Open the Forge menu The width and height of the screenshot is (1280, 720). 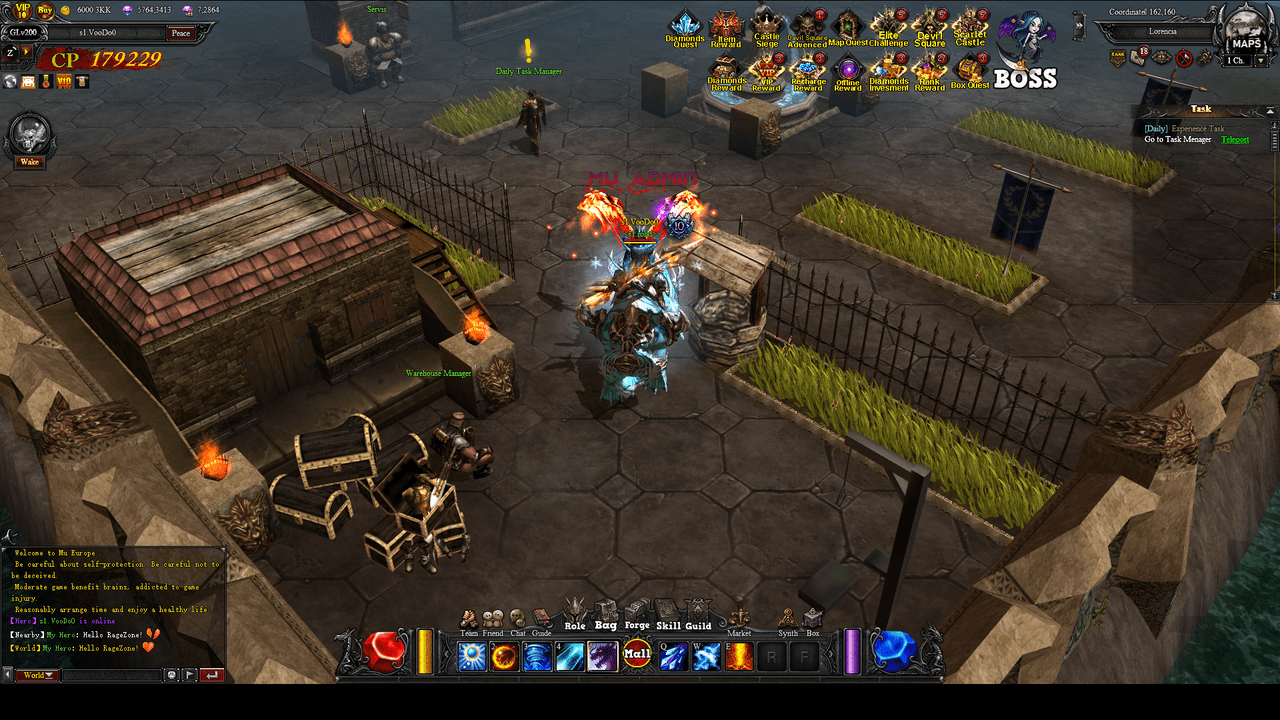(637, 615)
